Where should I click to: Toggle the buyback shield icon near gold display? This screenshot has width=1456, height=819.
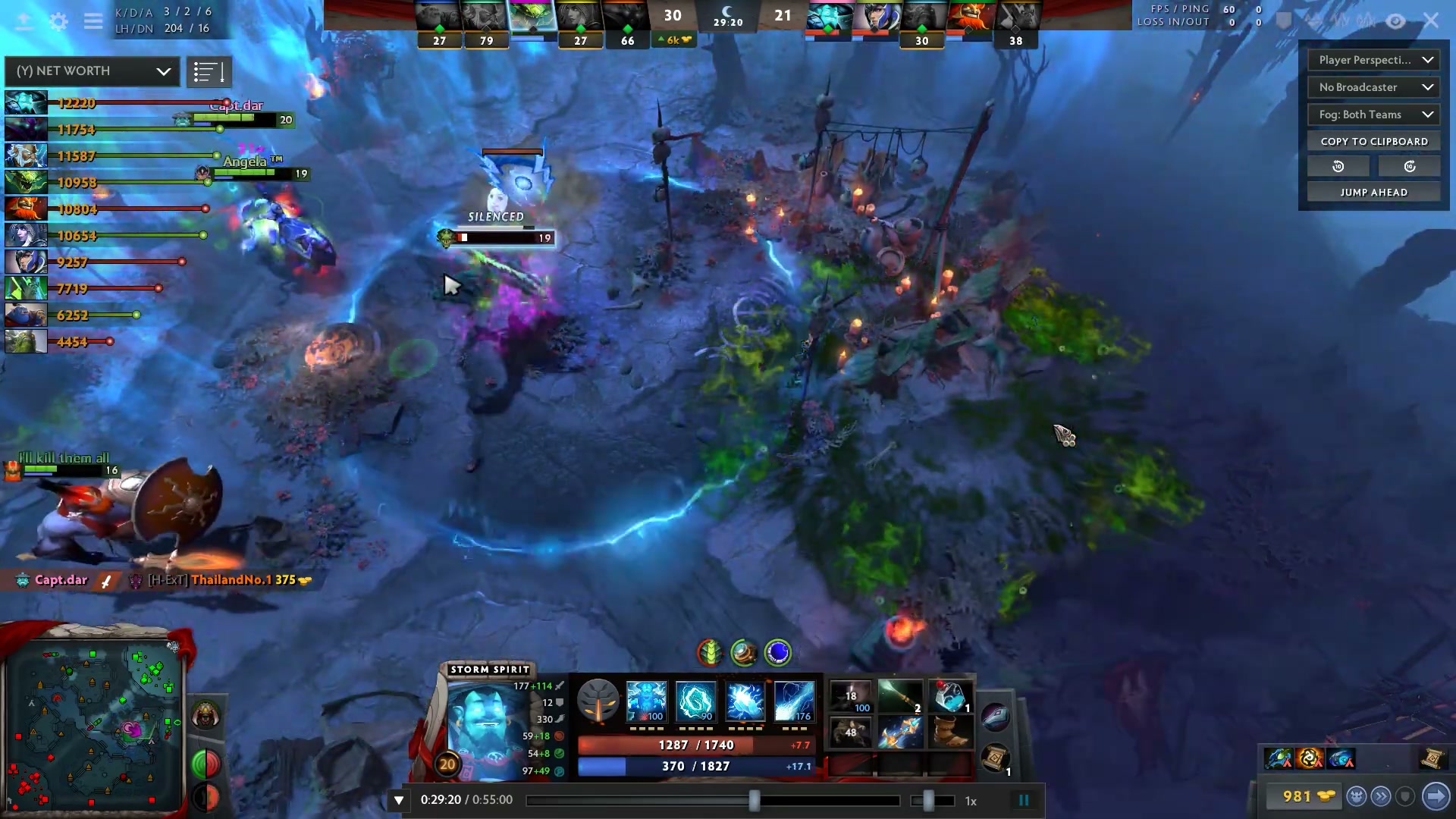1404,796
